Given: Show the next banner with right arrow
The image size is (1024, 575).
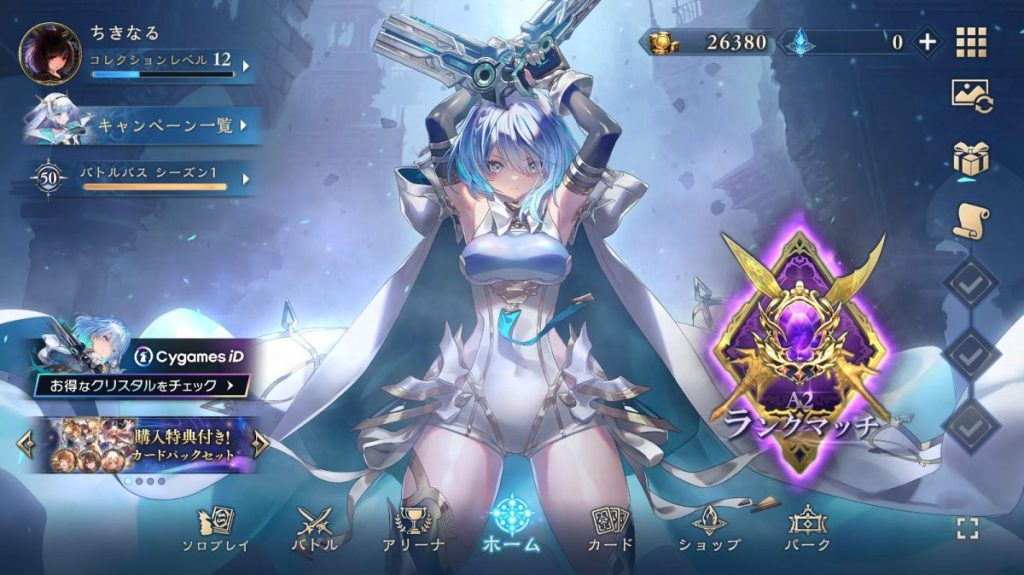Looking at the screenshot, I should click(260, 443).
